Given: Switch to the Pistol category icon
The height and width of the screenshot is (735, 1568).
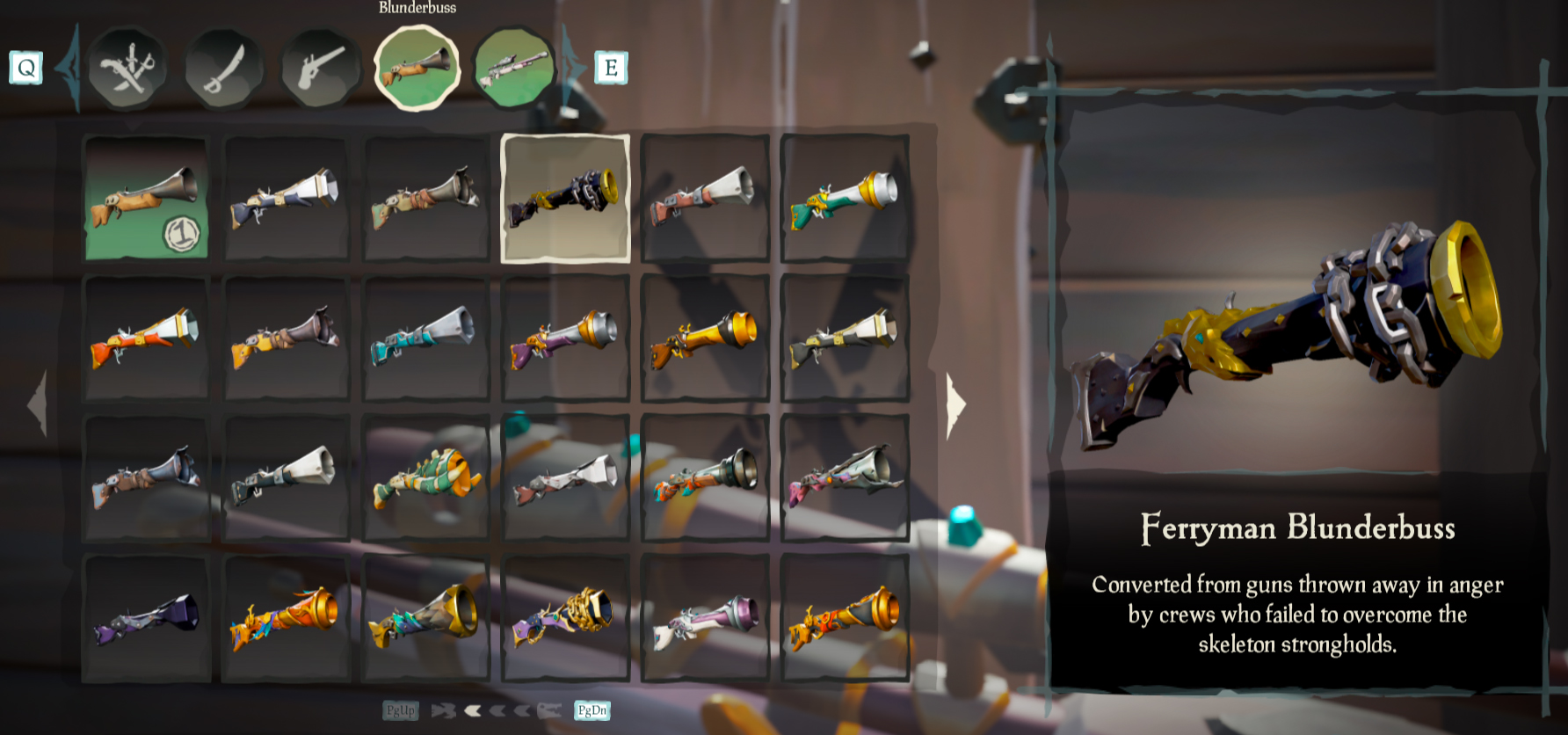Looking at the screenshot, I should 323,70.
